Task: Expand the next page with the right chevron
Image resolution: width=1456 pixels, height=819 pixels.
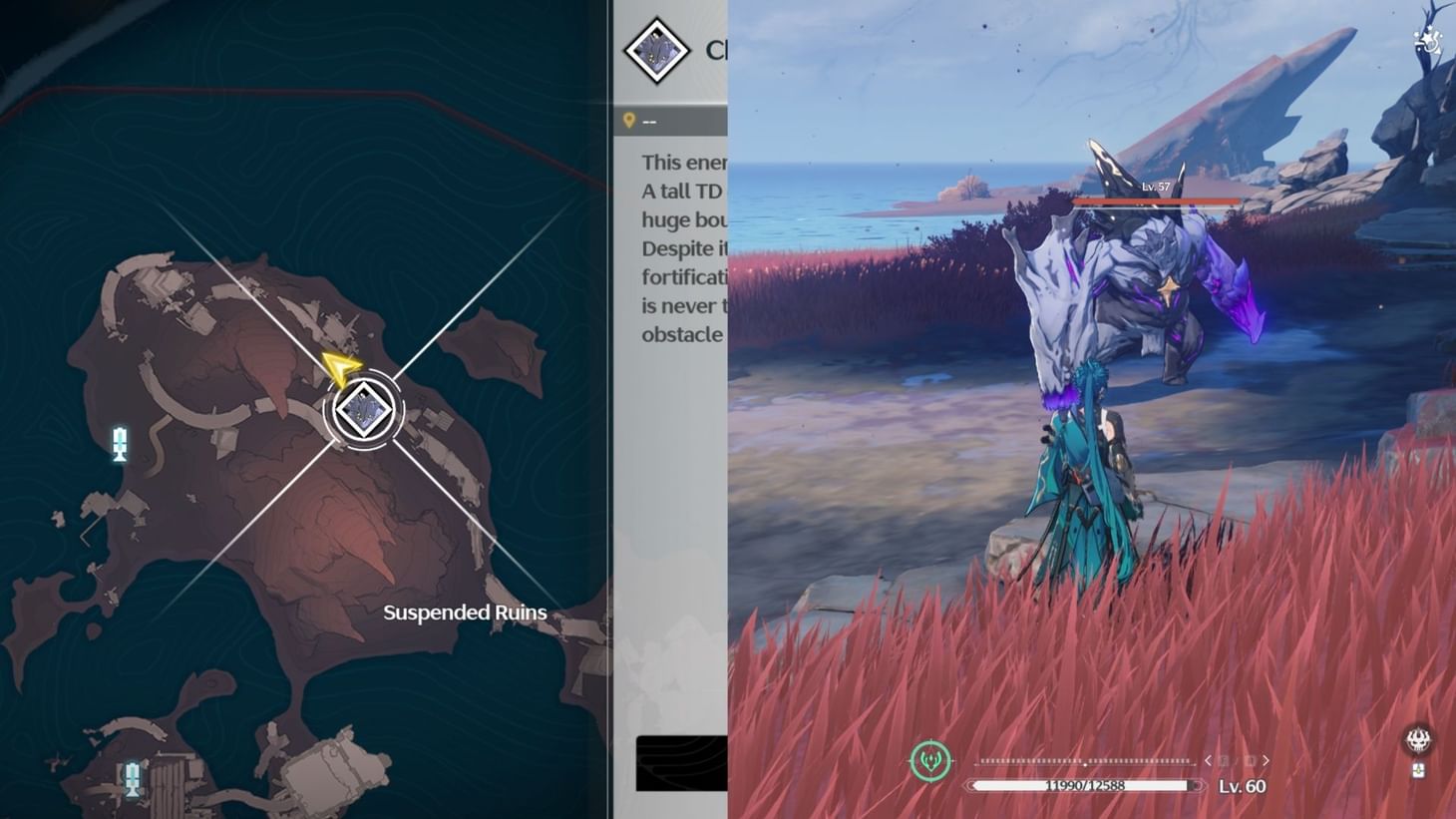Action: click(1265, 760)
